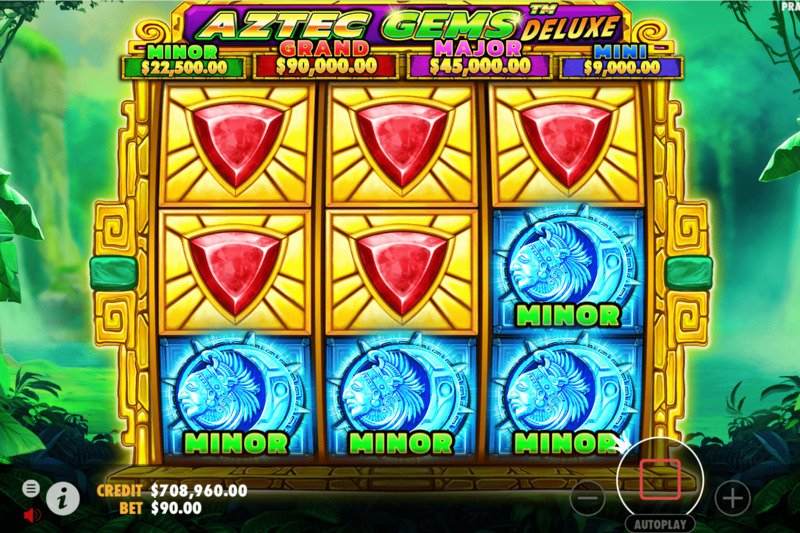The width and height of the screenshot is (800, 533).
Task: Stop the spin with the red square button
Action: [x=659, y=480]
